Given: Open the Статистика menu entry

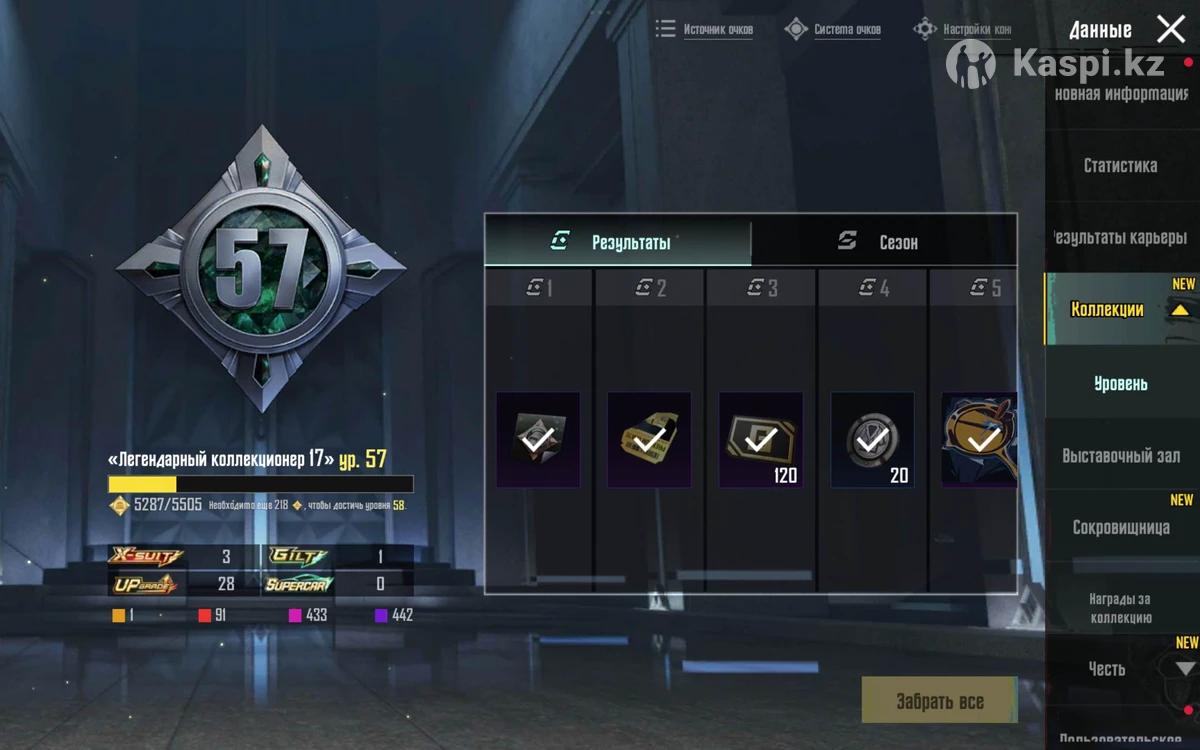Looking at the screenshot, I should (x=1120, y=165).
